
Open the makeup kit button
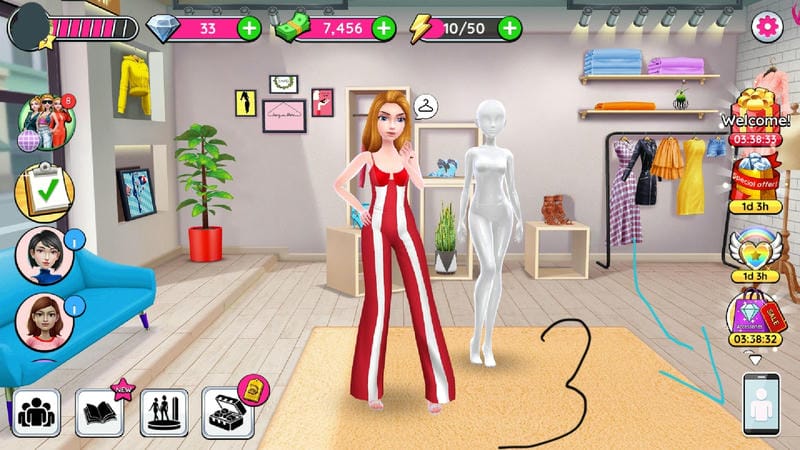[228, 412]
